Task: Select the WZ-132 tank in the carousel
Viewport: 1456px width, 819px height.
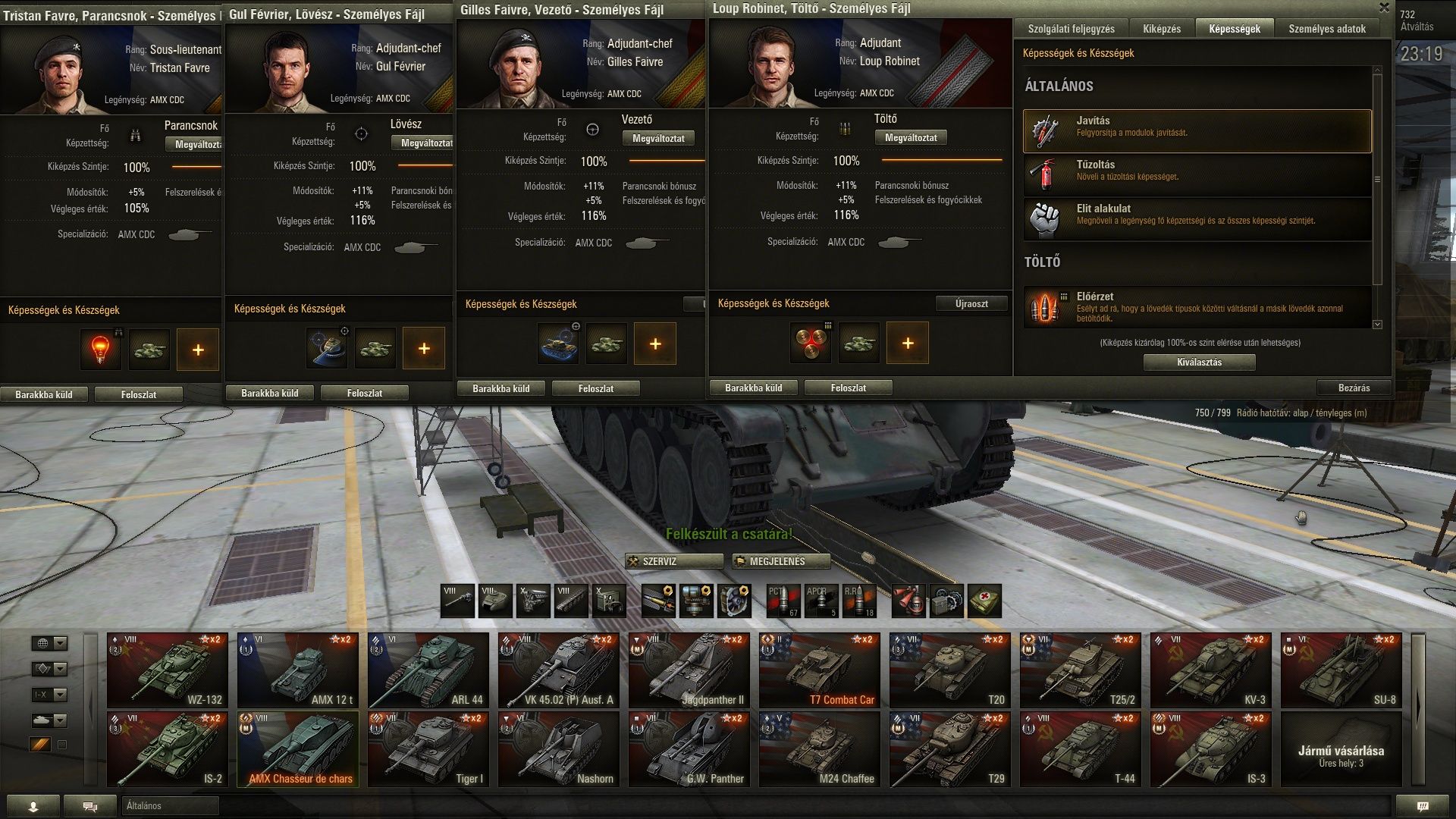Action: tap(168, 670)
